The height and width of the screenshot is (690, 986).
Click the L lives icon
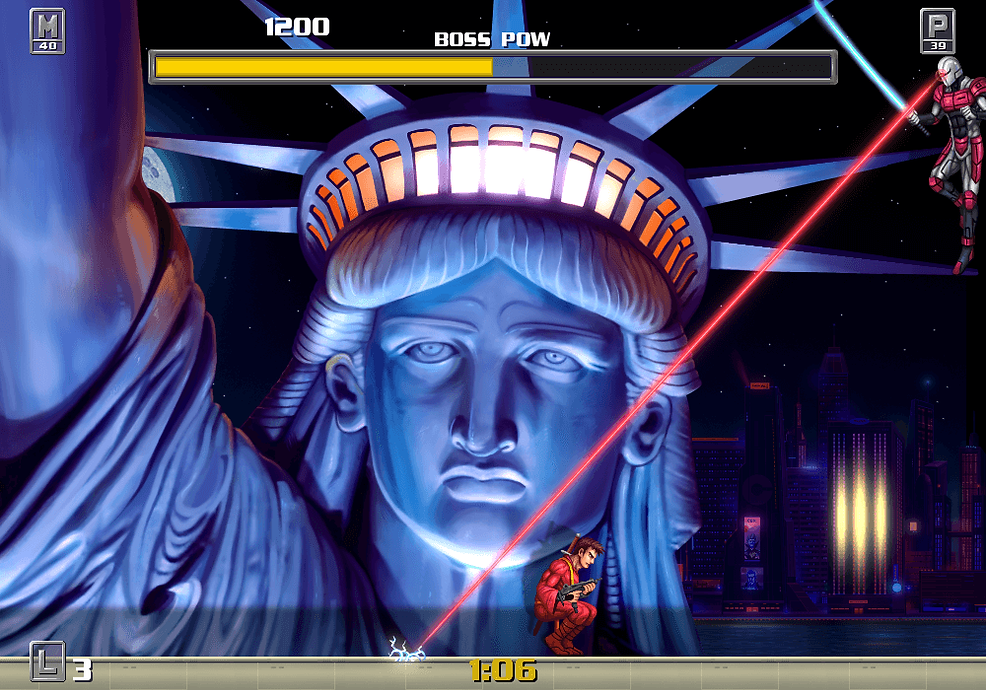tap(47, 660)
